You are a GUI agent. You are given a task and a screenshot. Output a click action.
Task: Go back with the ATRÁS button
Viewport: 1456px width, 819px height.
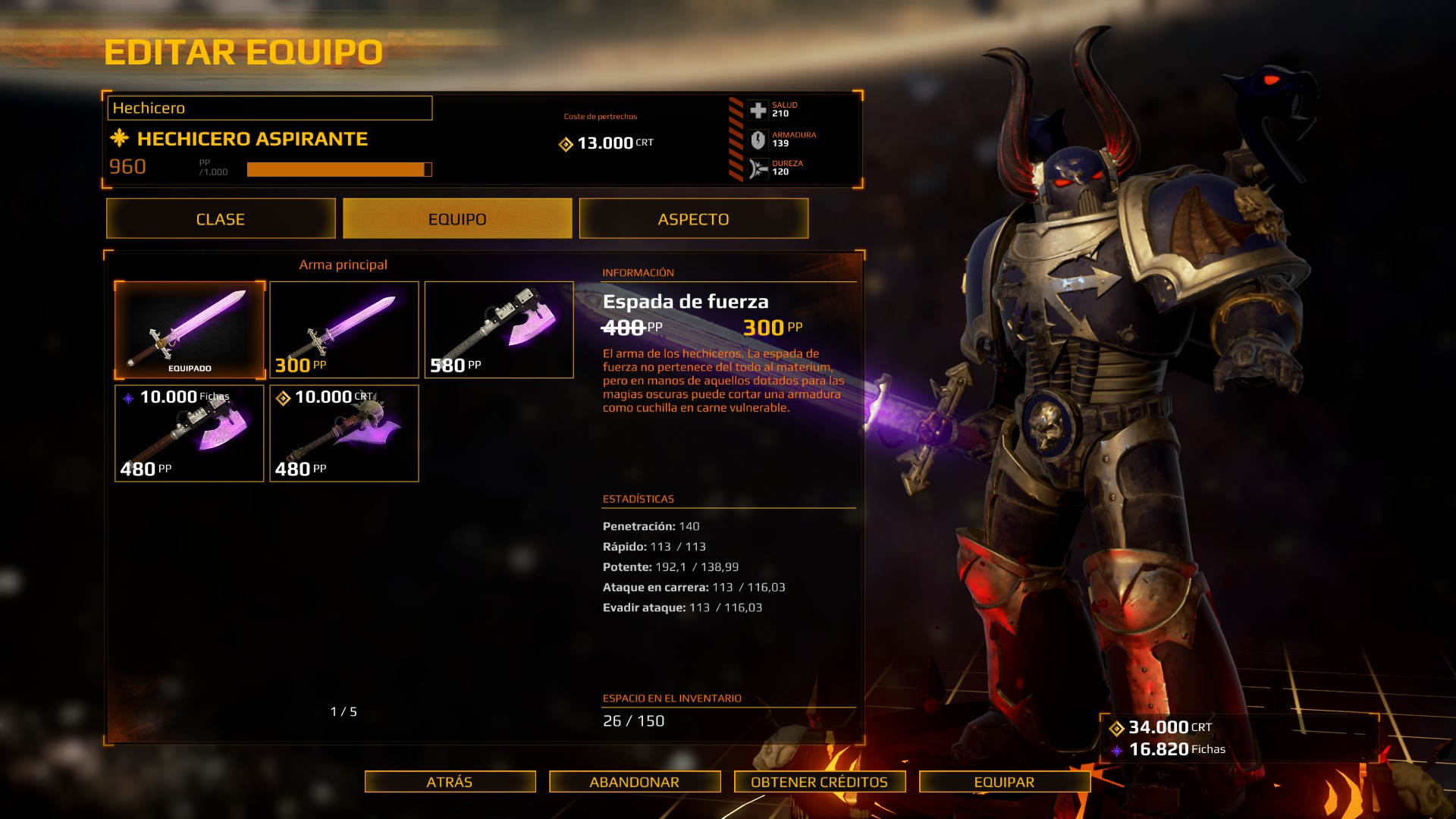point(450,782)
